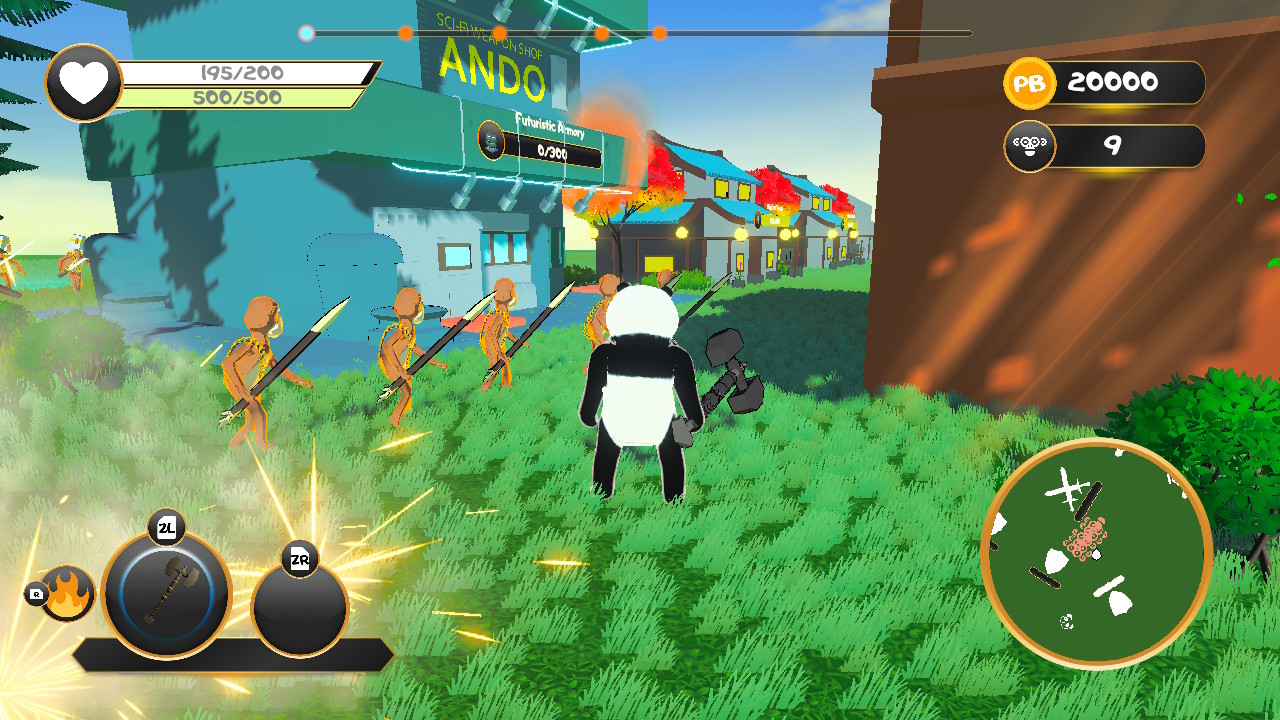
Task: Click the monkey tally displaying 9
Action: [x=1113, y=146]
